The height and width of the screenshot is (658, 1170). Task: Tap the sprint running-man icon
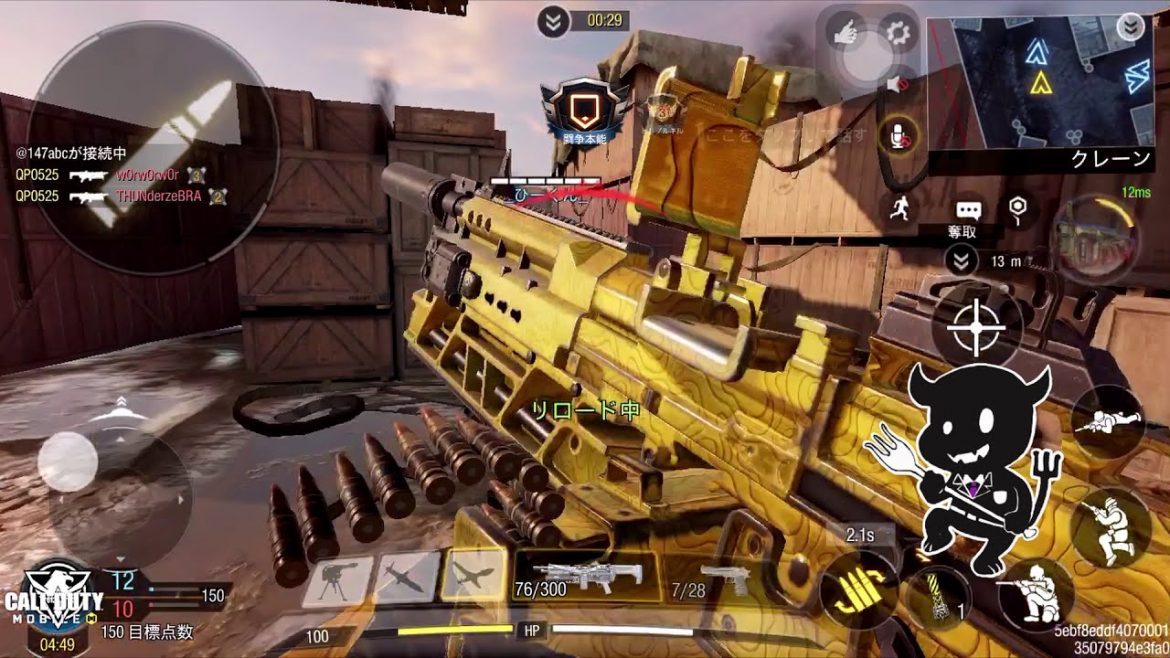[x=898, y=207]
